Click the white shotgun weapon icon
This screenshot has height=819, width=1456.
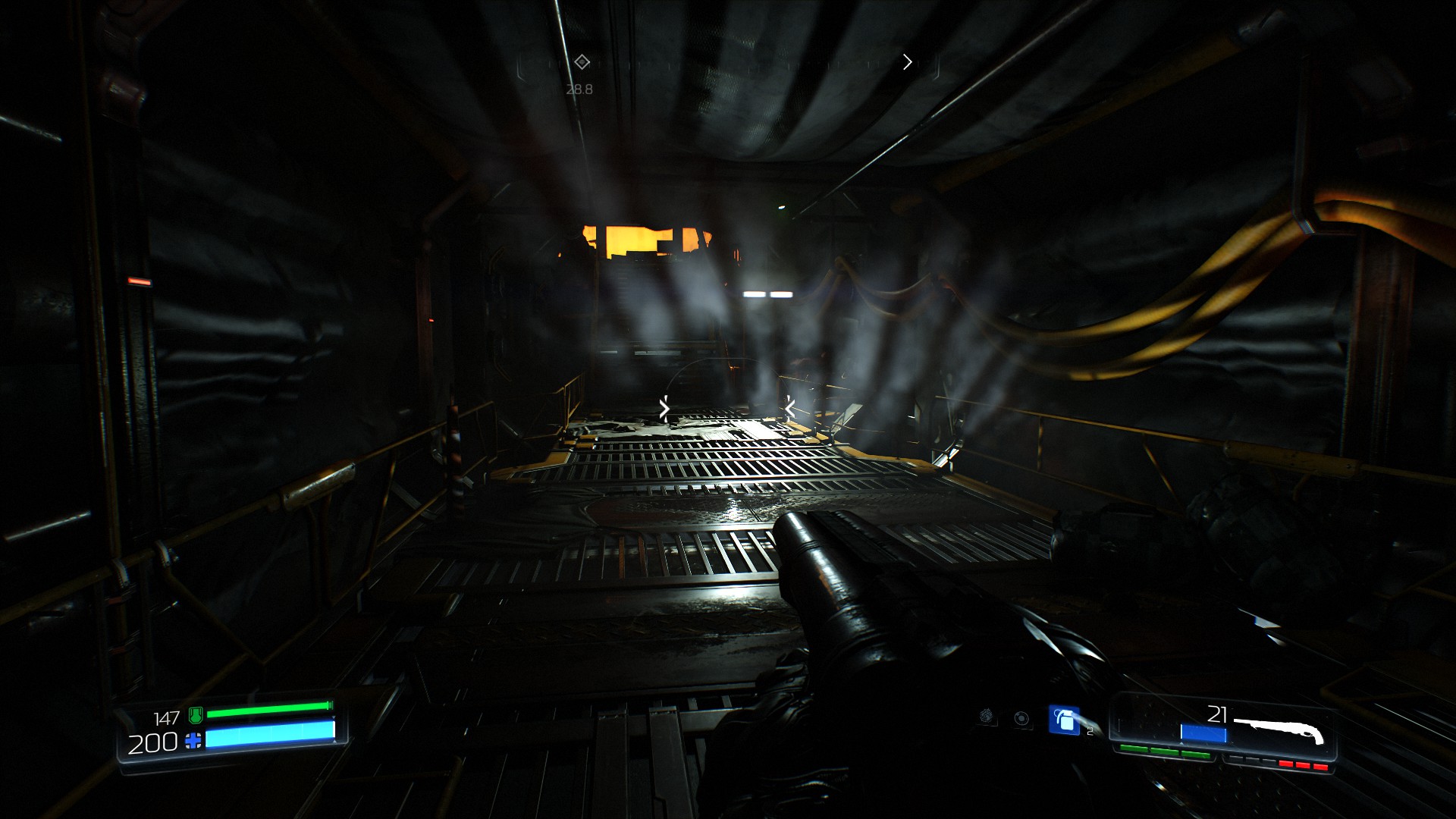tap(1280, 730)
